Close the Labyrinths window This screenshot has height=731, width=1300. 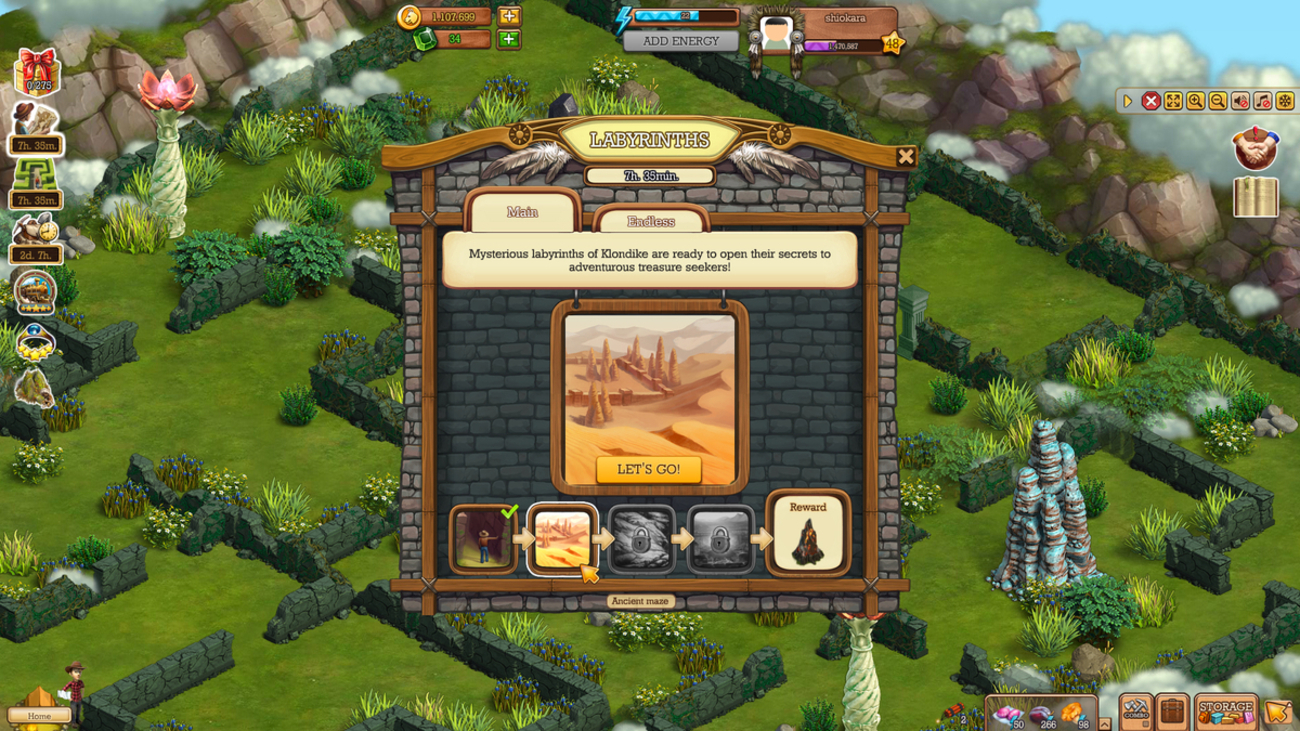[x=905, y=156]
